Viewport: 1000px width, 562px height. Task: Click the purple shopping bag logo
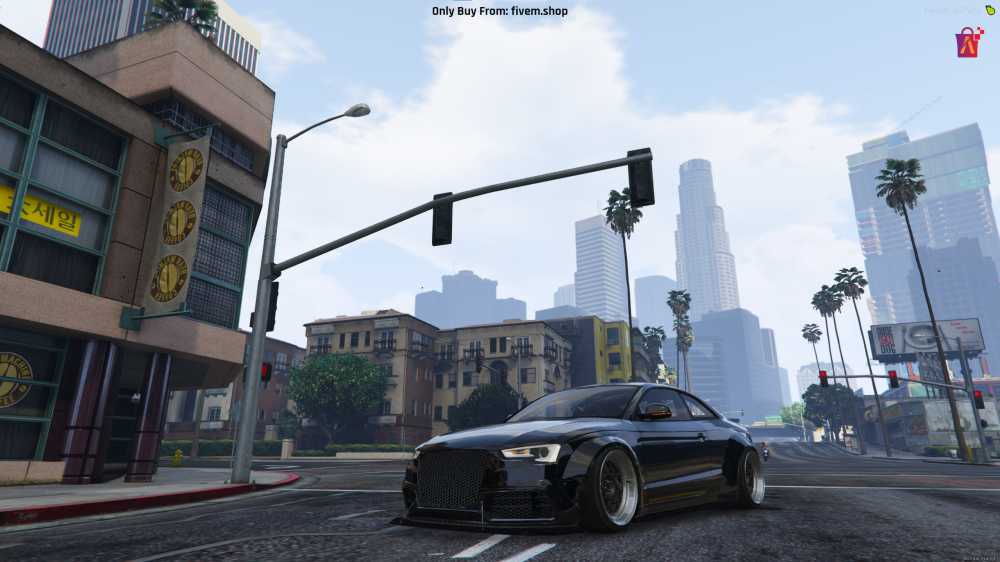[x=969, y=42]
